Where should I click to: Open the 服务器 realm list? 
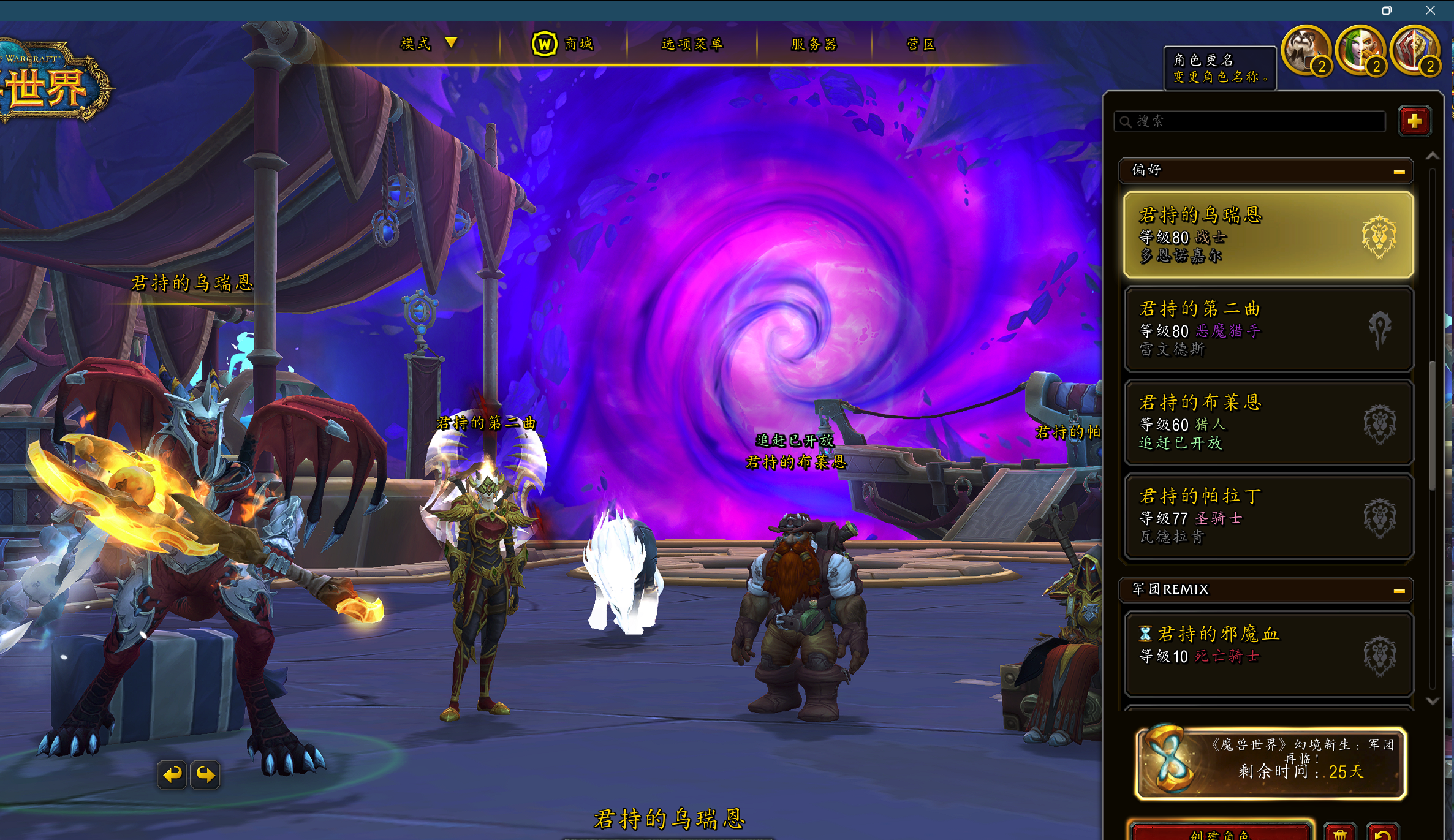[814, 44]
